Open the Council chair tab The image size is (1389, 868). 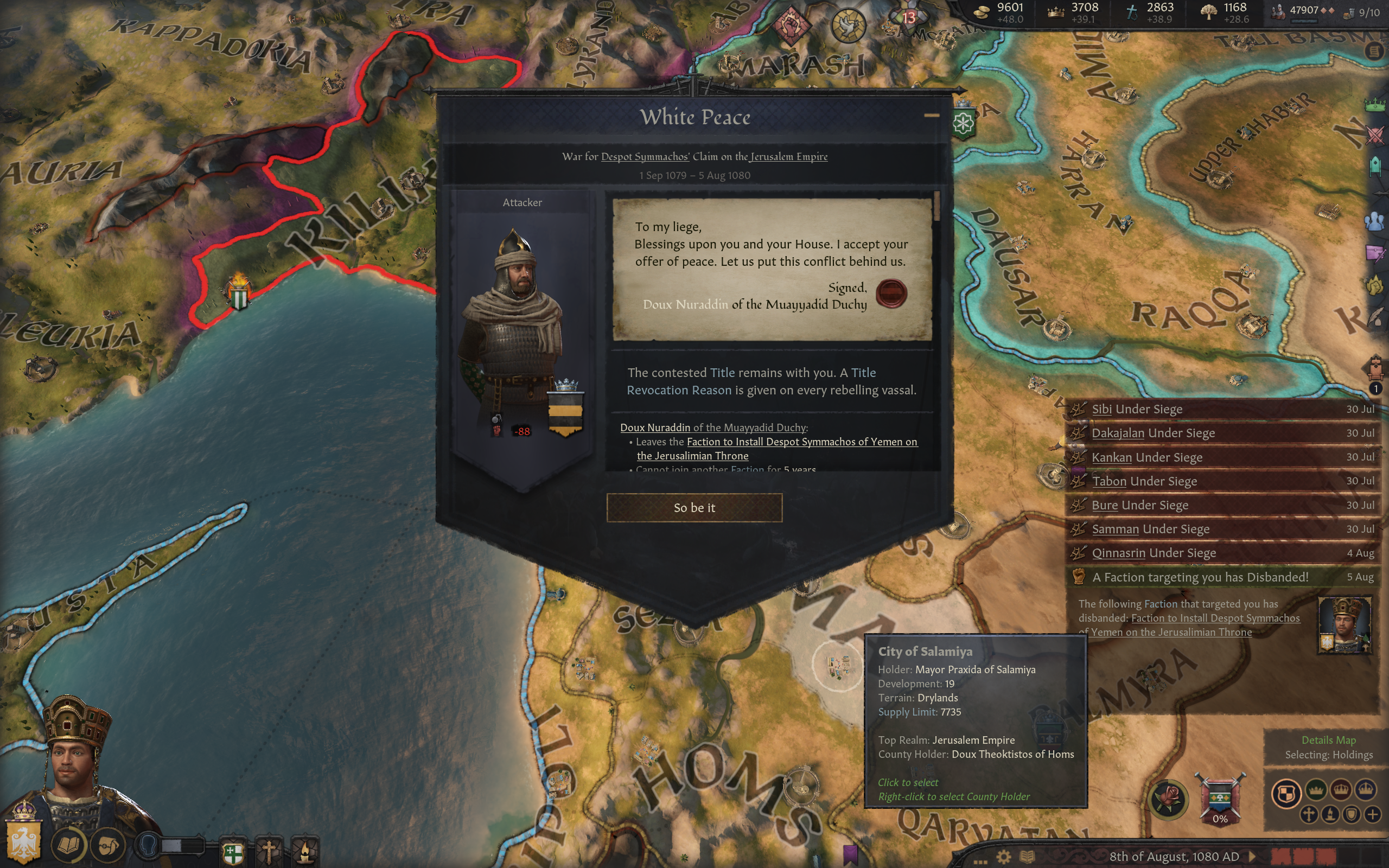pyautogui.click(x=1375, y=167)
